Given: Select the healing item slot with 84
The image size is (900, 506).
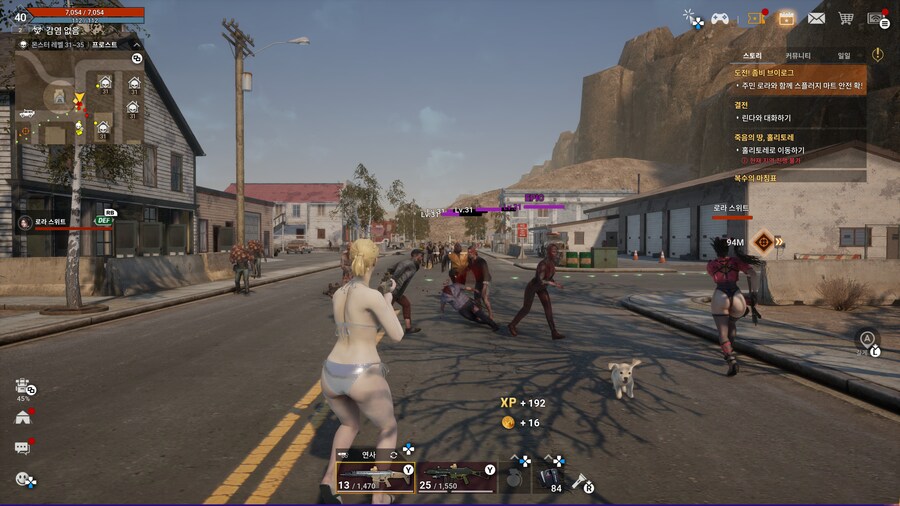Looking at the screenshot, I should coord(551,477).
